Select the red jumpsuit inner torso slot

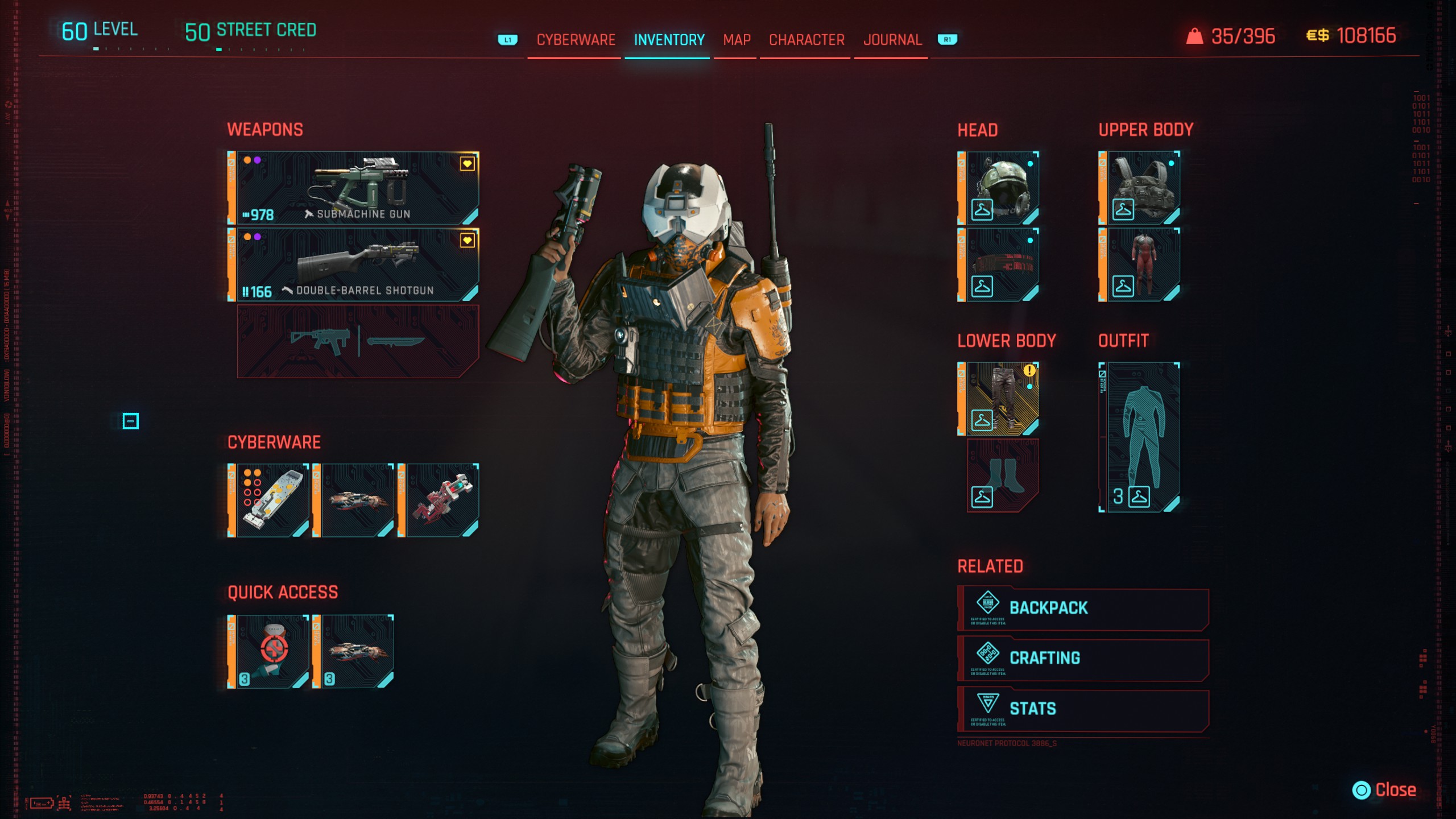pos(1140,264)
